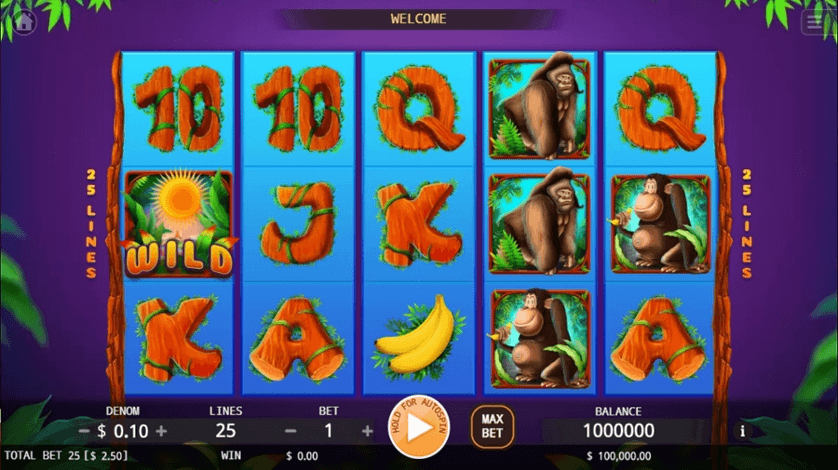This screenshot has width=838, height=470.
Task: Raise the bet amount with plus
Action: click(367, 431)
